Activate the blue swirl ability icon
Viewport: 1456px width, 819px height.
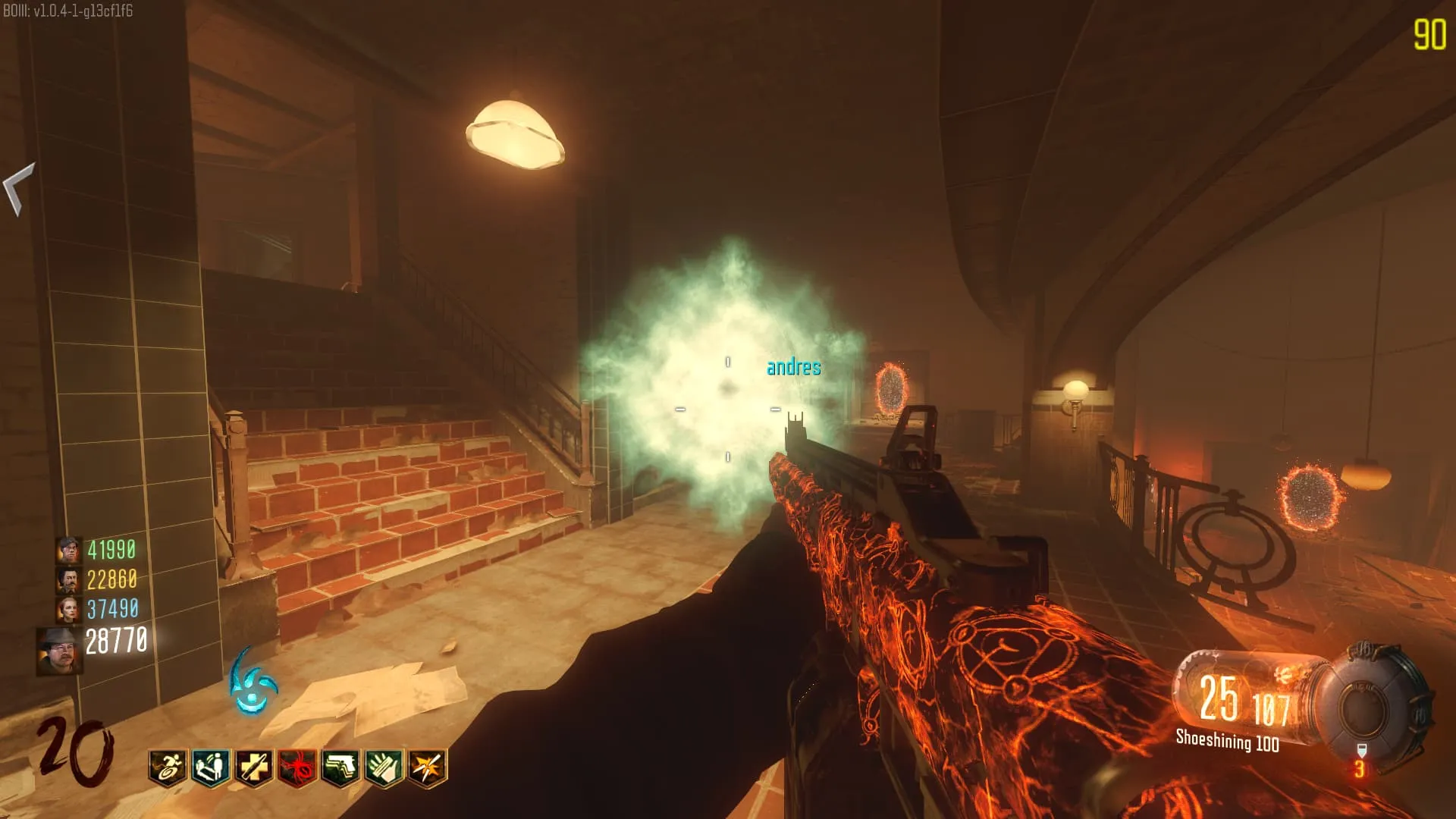pos(254,682)
